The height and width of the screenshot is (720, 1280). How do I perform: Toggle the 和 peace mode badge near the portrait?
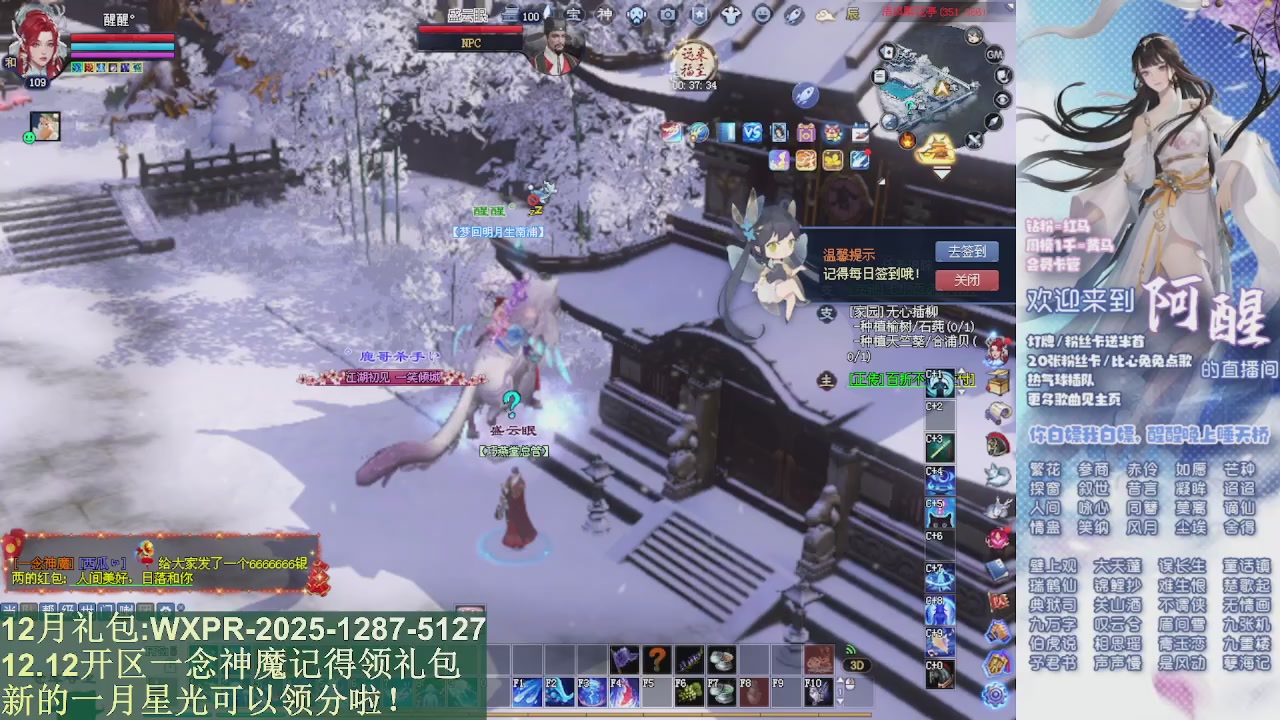pyautogui.click(x=11, y=62)
